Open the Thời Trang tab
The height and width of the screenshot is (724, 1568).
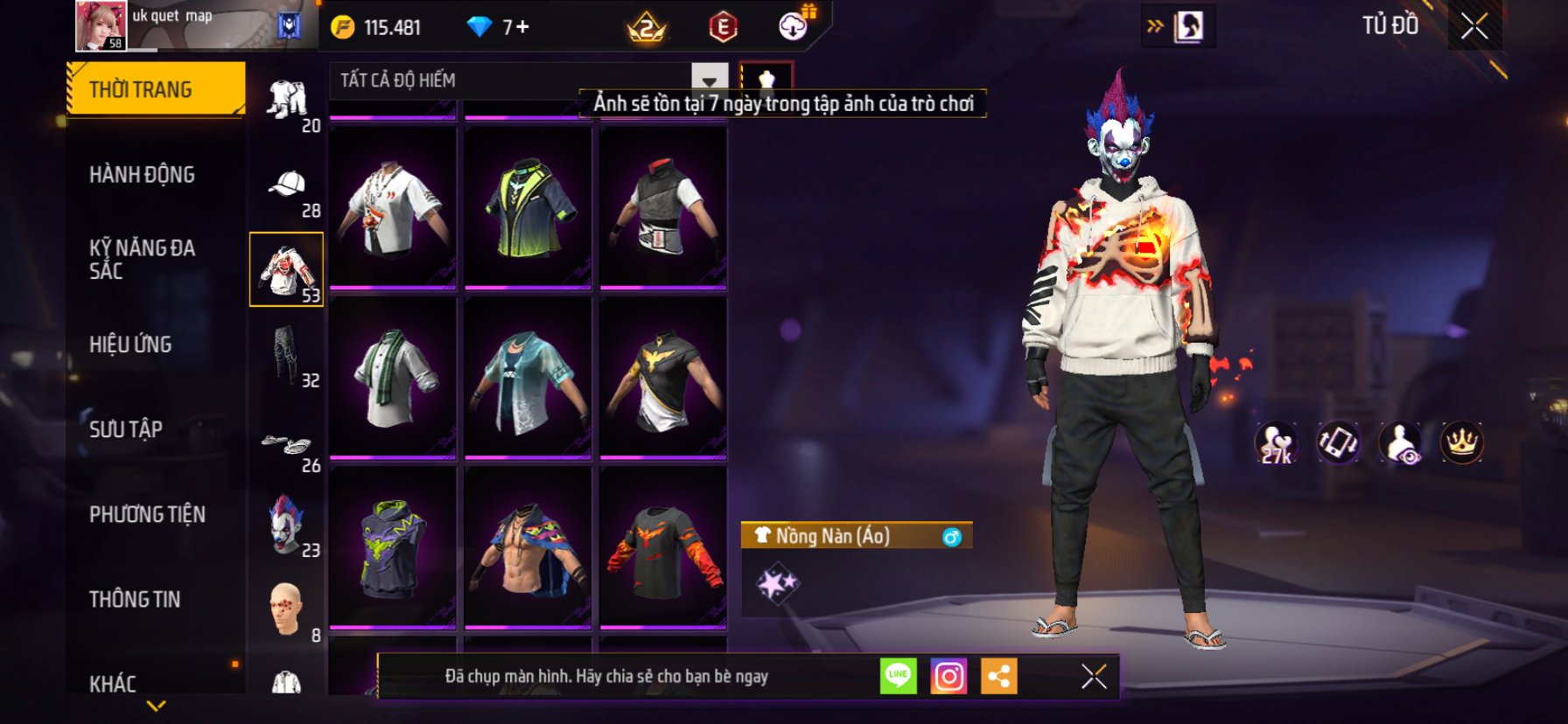156,89
